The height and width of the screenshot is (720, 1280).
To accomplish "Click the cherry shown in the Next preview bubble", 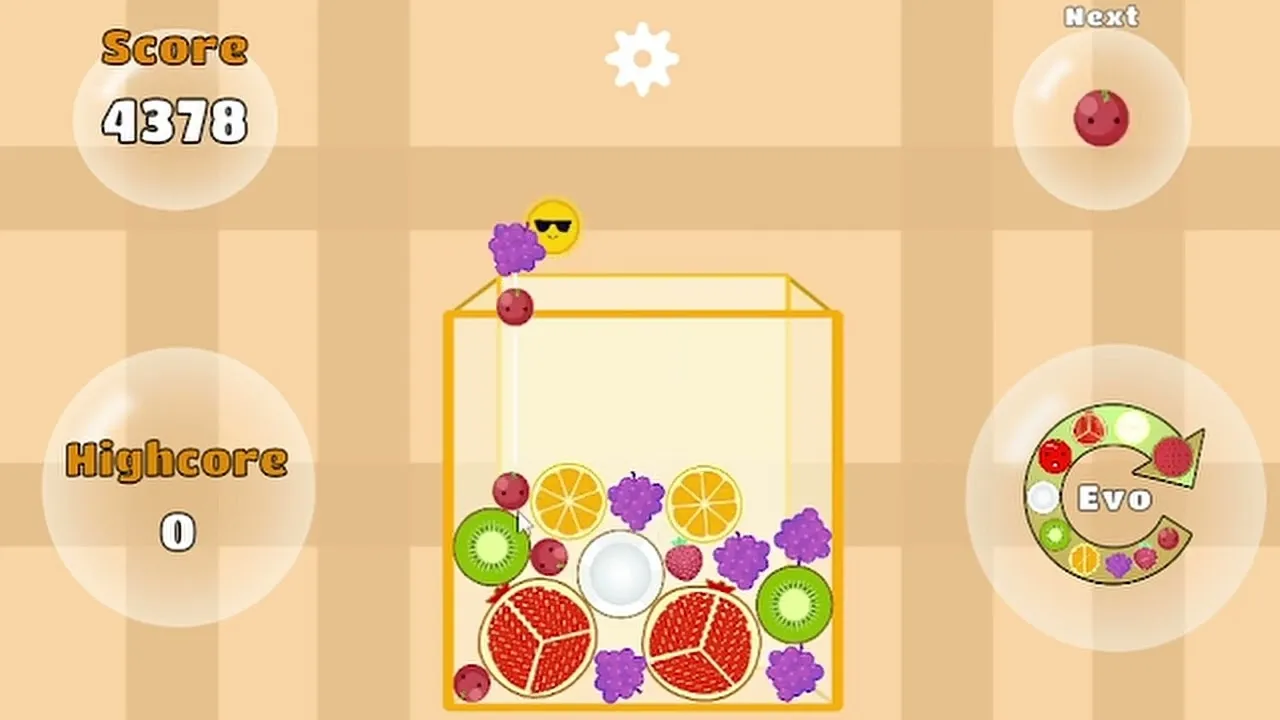I will [1101, 119].
